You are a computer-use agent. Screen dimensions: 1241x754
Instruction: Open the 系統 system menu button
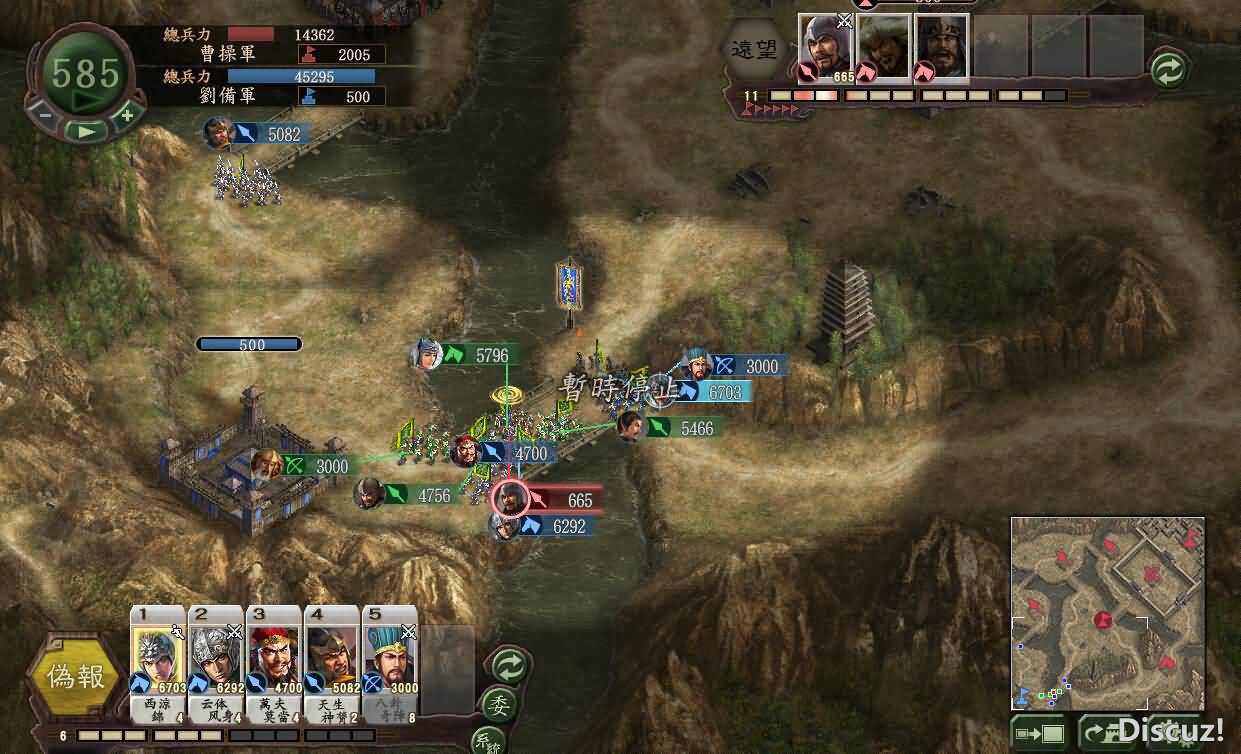(x=487, y=742)
